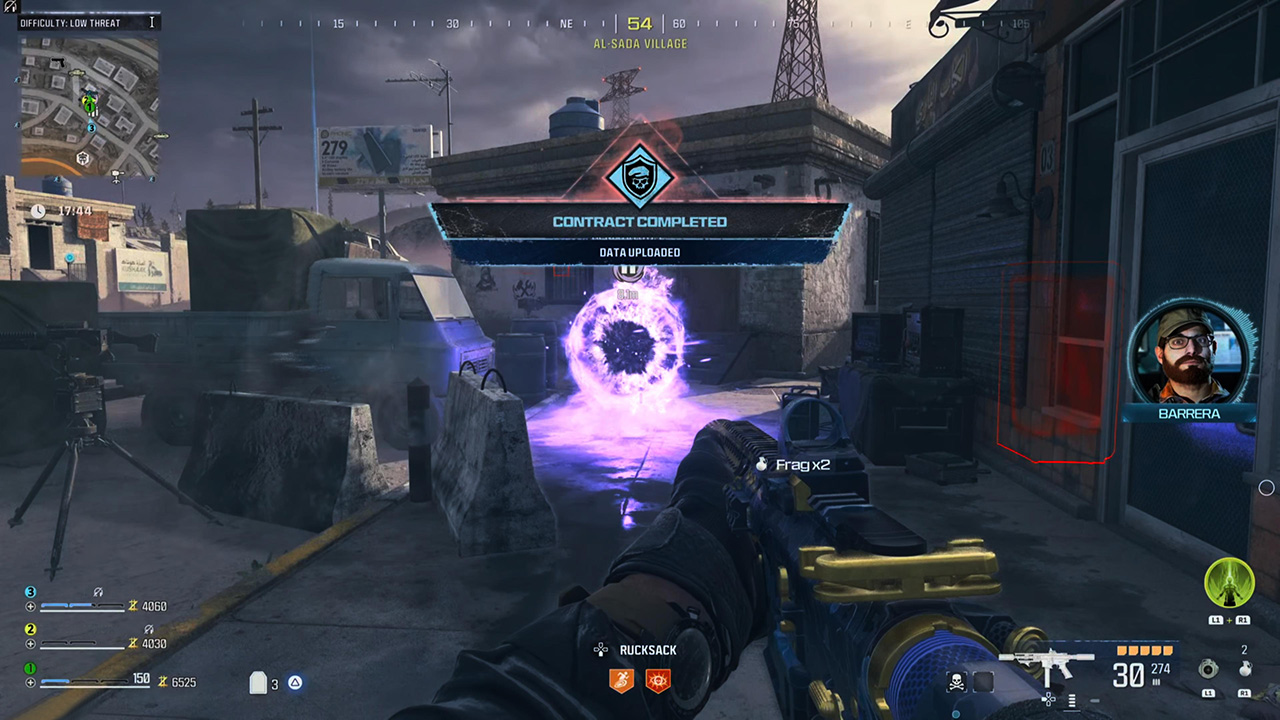Image resolution: width=1280 pixels, height=720 pixels.
Task: Click the orange perk icon in the rucksack bar
Action: point(621,680)
